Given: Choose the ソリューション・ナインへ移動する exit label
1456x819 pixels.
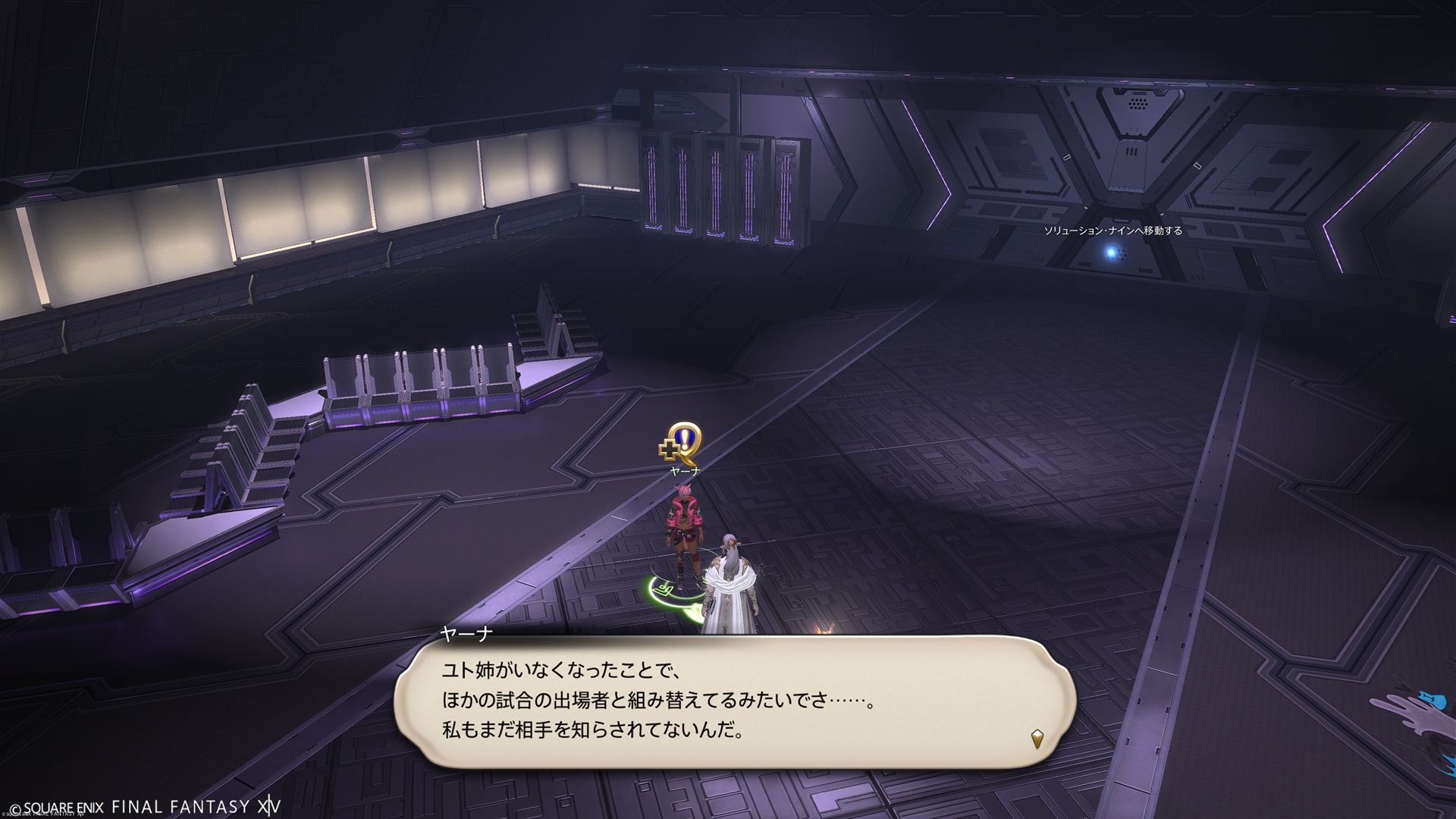Looking at the screenshot, I should pyautogui.click(x=1112, y=231).
